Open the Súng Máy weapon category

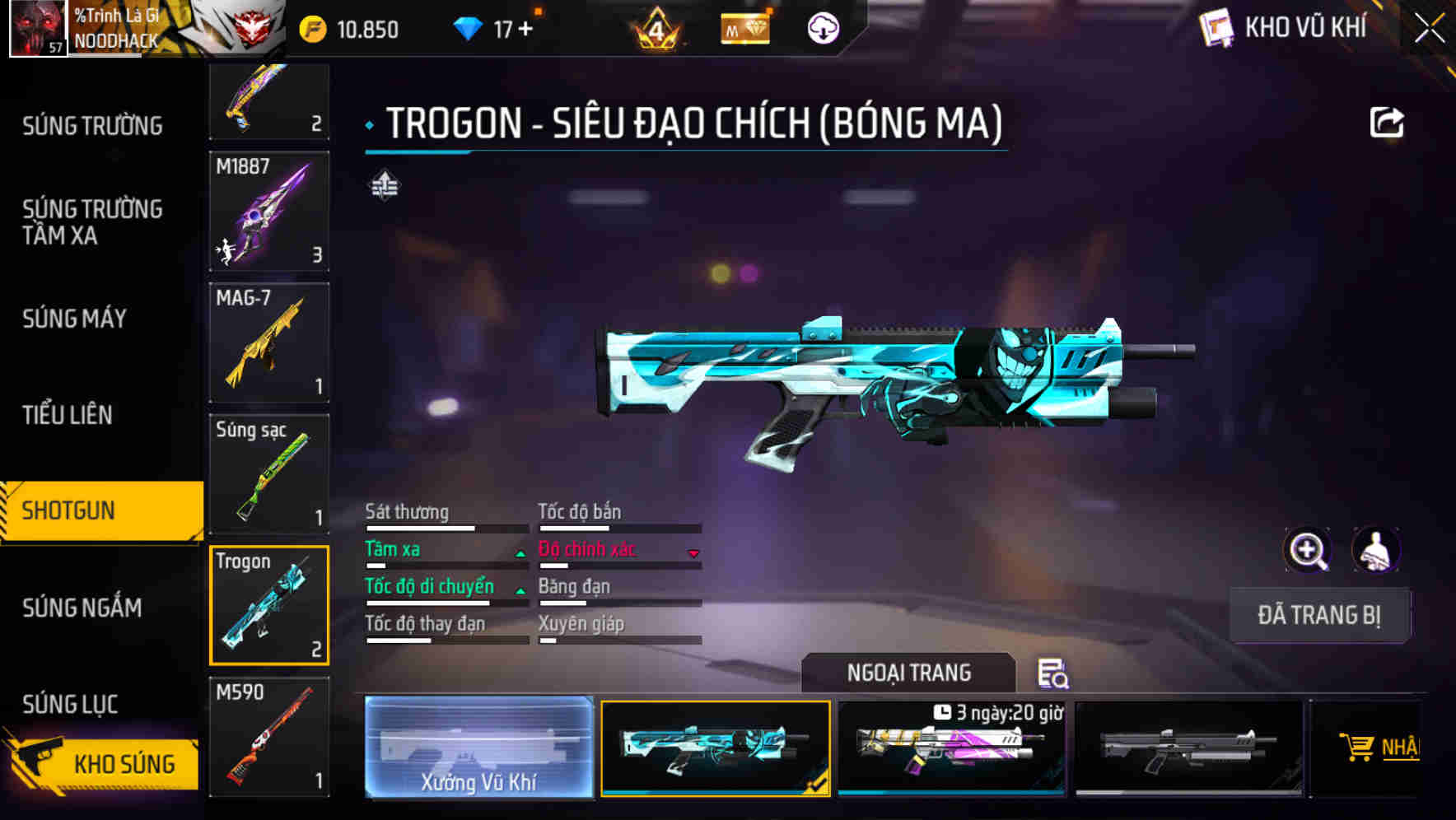pos(74,319)
